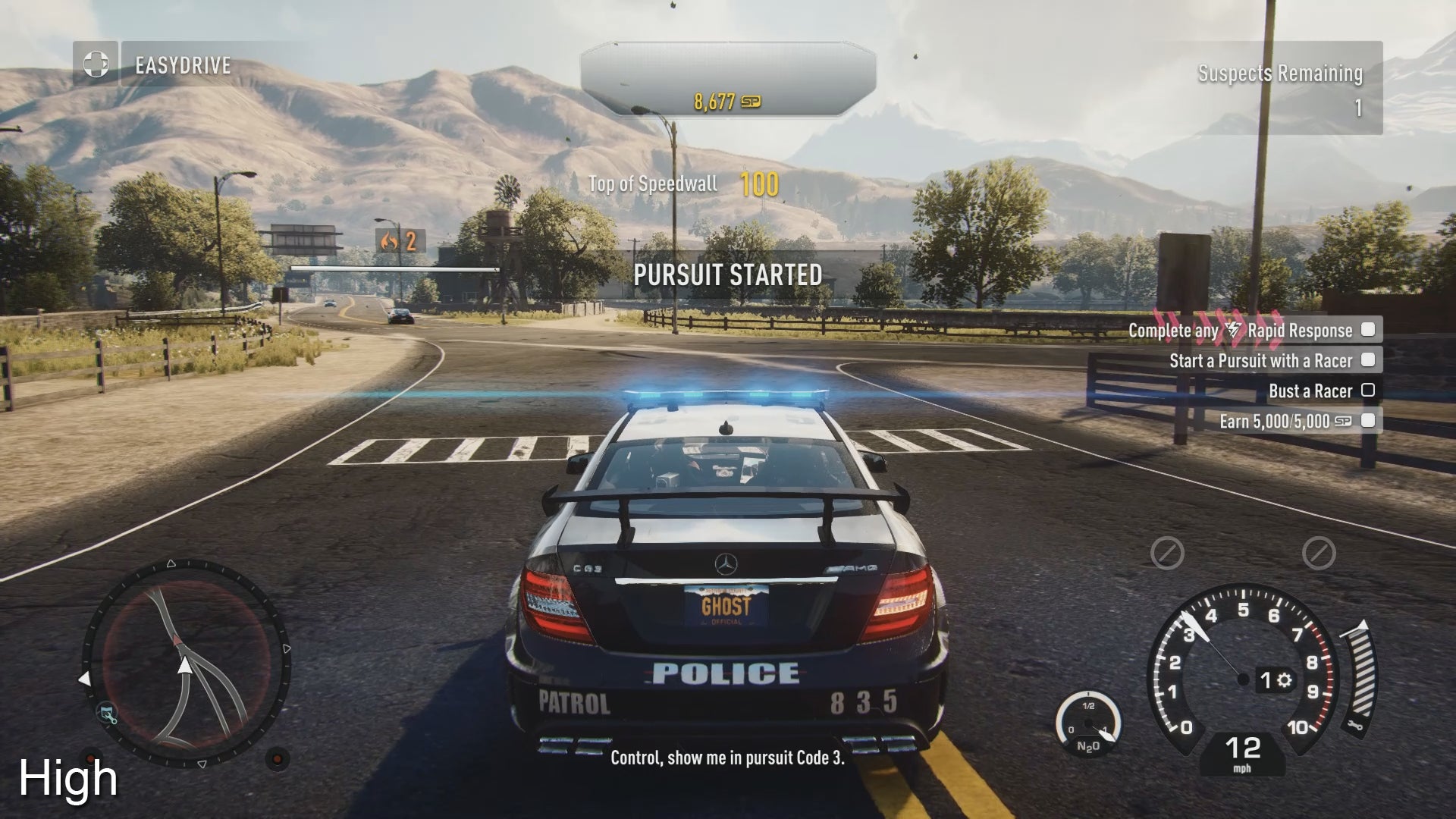1456x819 pixels.
Task: Click the wrench damage indicator icon
Action: [1356, 726]
